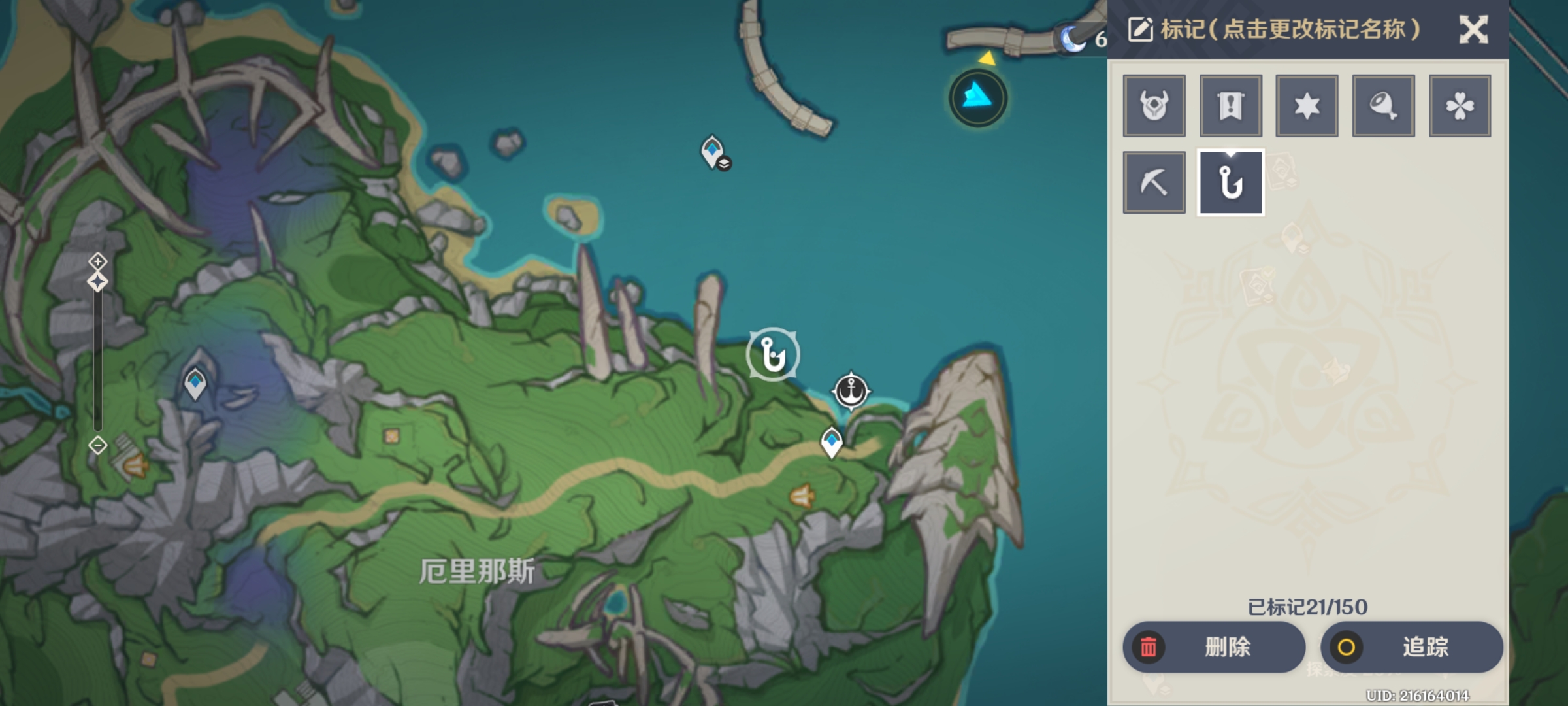Select the fishing hook marker icon
This screenshot has height=706, width=1568.
[x=1230, y=182]
